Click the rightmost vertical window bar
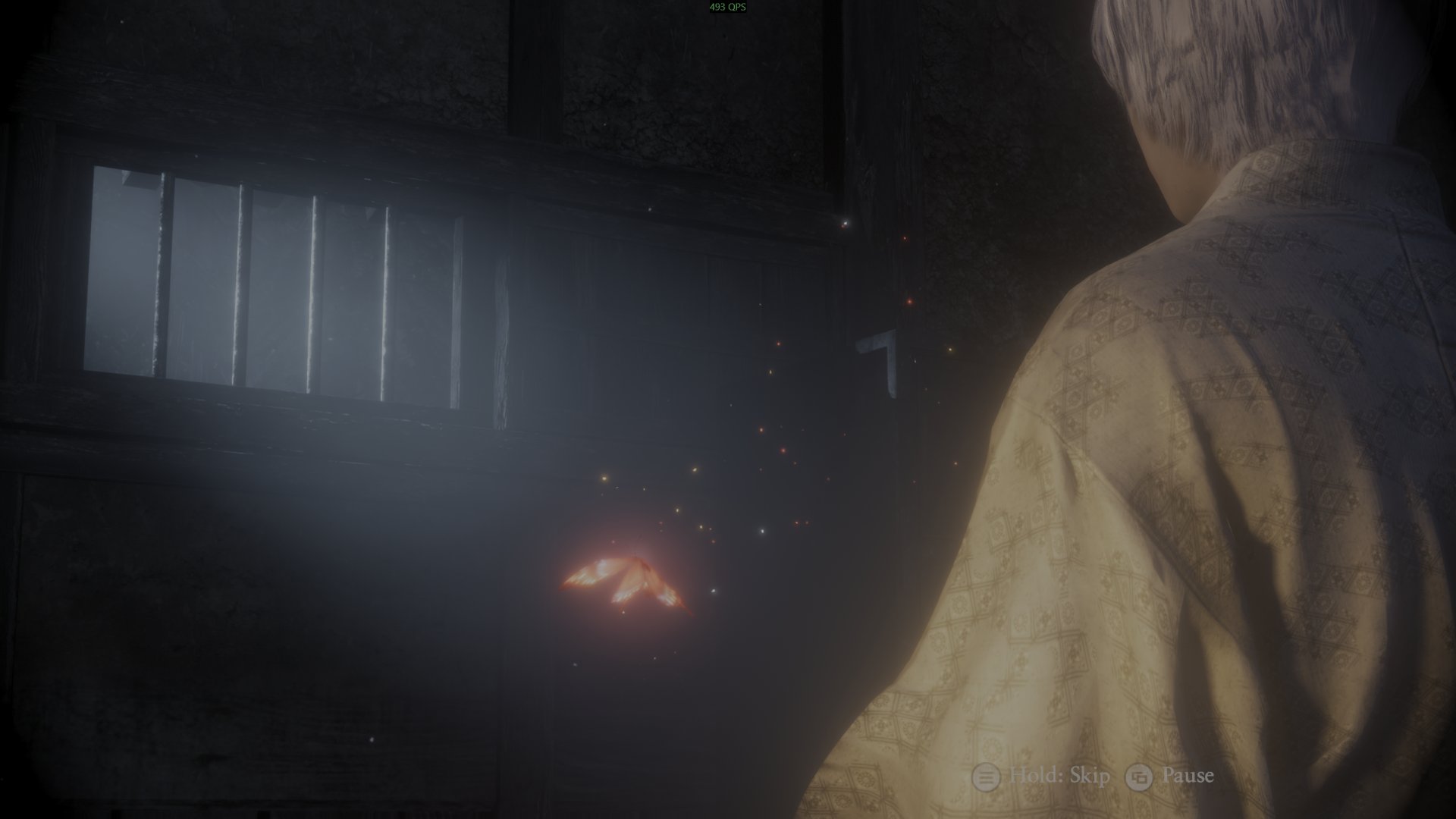 pos(455,303)
